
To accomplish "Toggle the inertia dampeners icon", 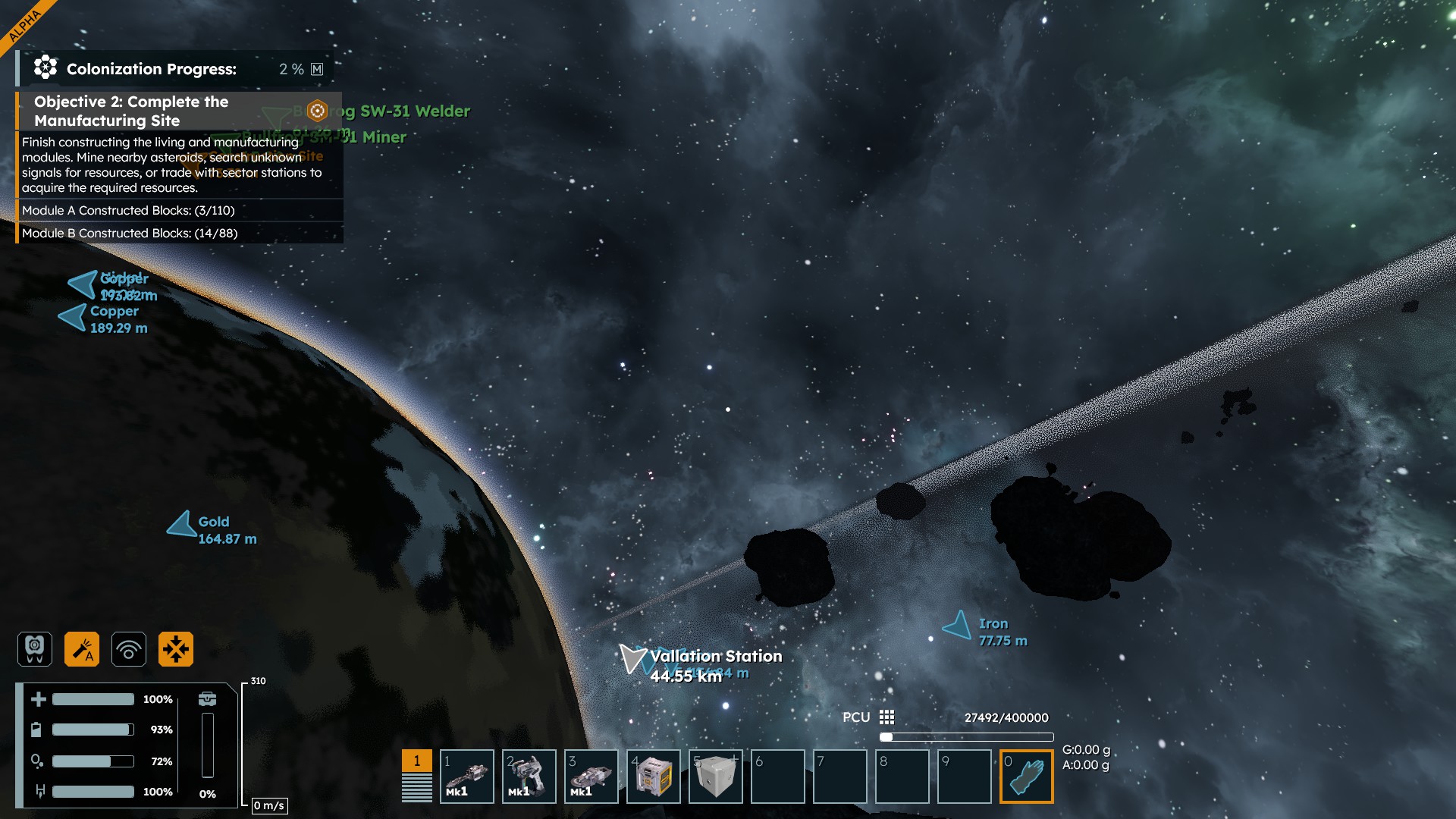I will pyautogui.click(x=176, y=649).
